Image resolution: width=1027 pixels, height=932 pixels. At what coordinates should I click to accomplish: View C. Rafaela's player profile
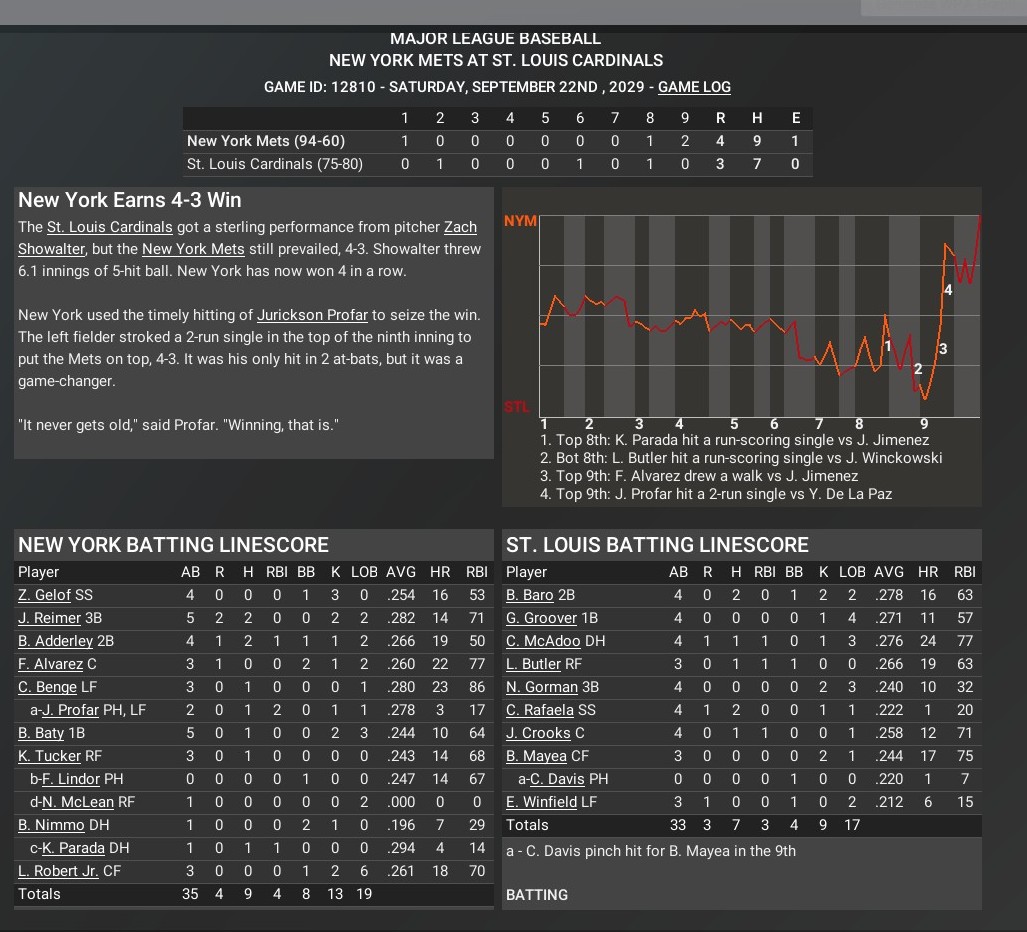[541, 710]
